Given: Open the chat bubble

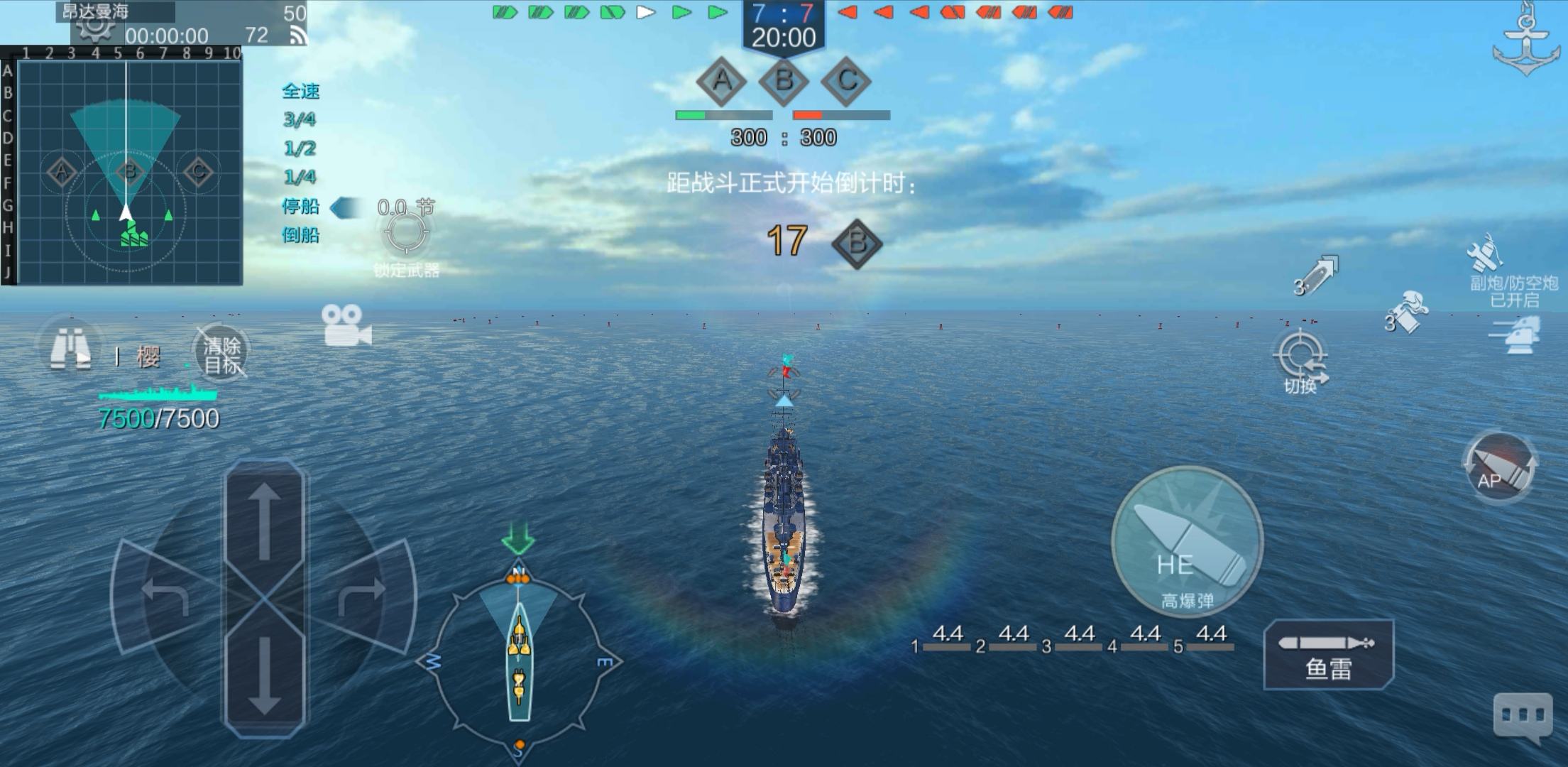Looking at the screenshot, I should (x=1523, y=716).
